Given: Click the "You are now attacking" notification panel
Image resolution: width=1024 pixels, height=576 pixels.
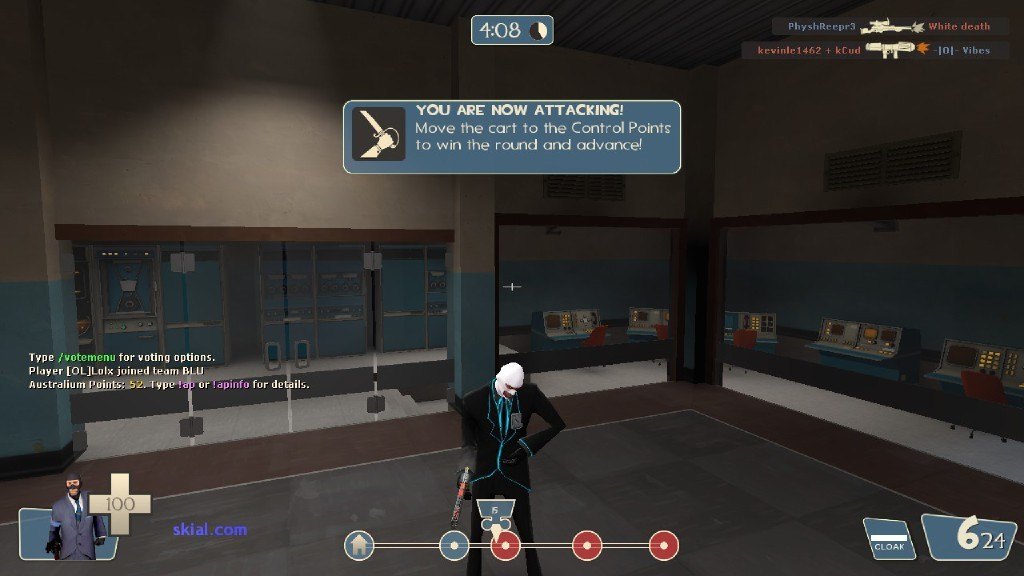Looking at the screenshot, I should pyautogui.click(x=512, y=136).
